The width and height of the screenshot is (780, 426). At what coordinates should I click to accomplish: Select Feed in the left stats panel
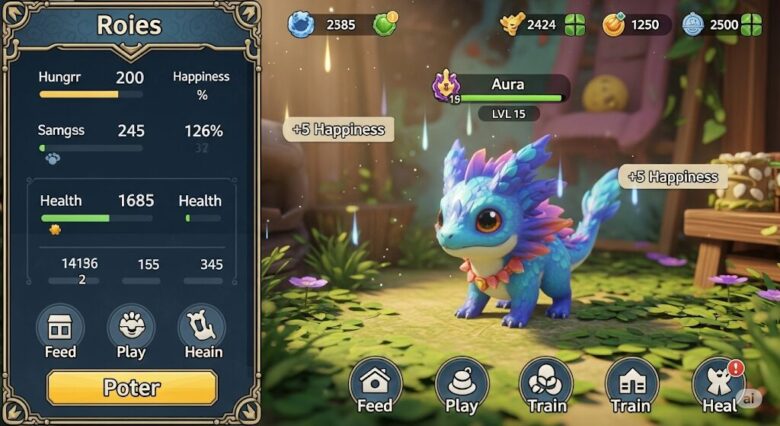tap(60, 331)
